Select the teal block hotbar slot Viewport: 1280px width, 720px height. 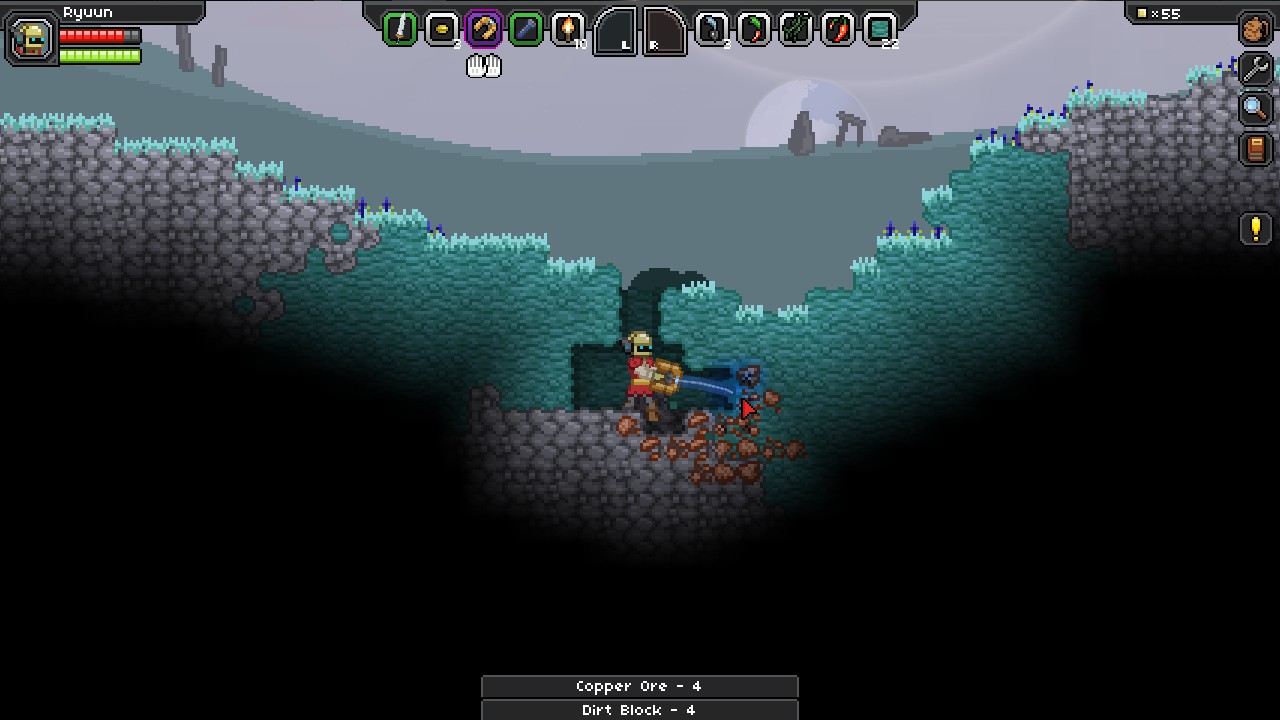point(880,29)
